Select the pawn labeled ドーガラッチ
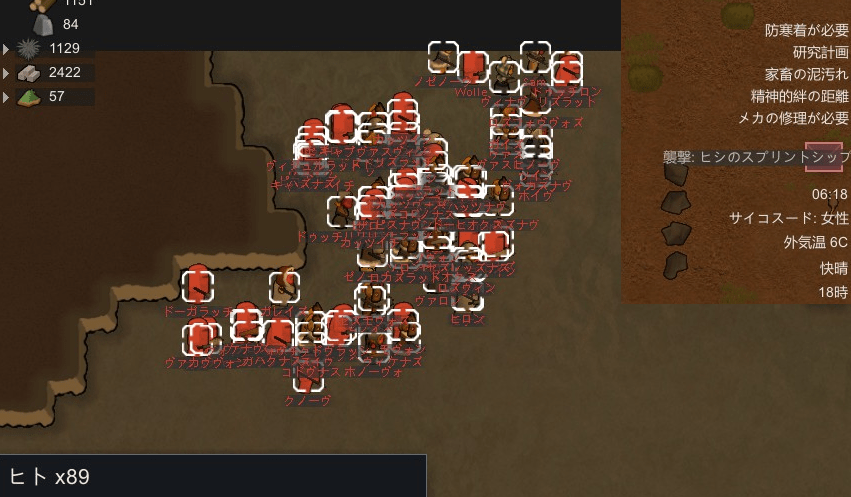The height and width of the screenshot is (497, 851). [198, 285]
